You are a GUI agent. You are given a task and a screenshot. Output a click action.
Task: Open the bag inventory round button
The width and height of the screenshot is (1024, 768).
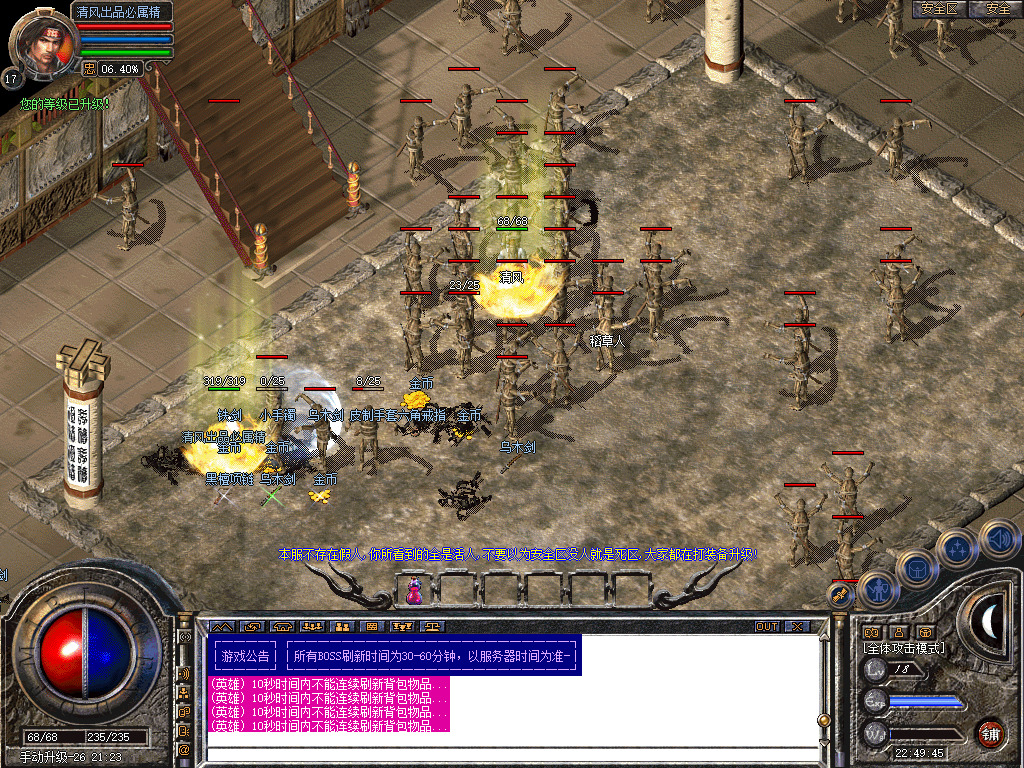(x=916, y=568)
